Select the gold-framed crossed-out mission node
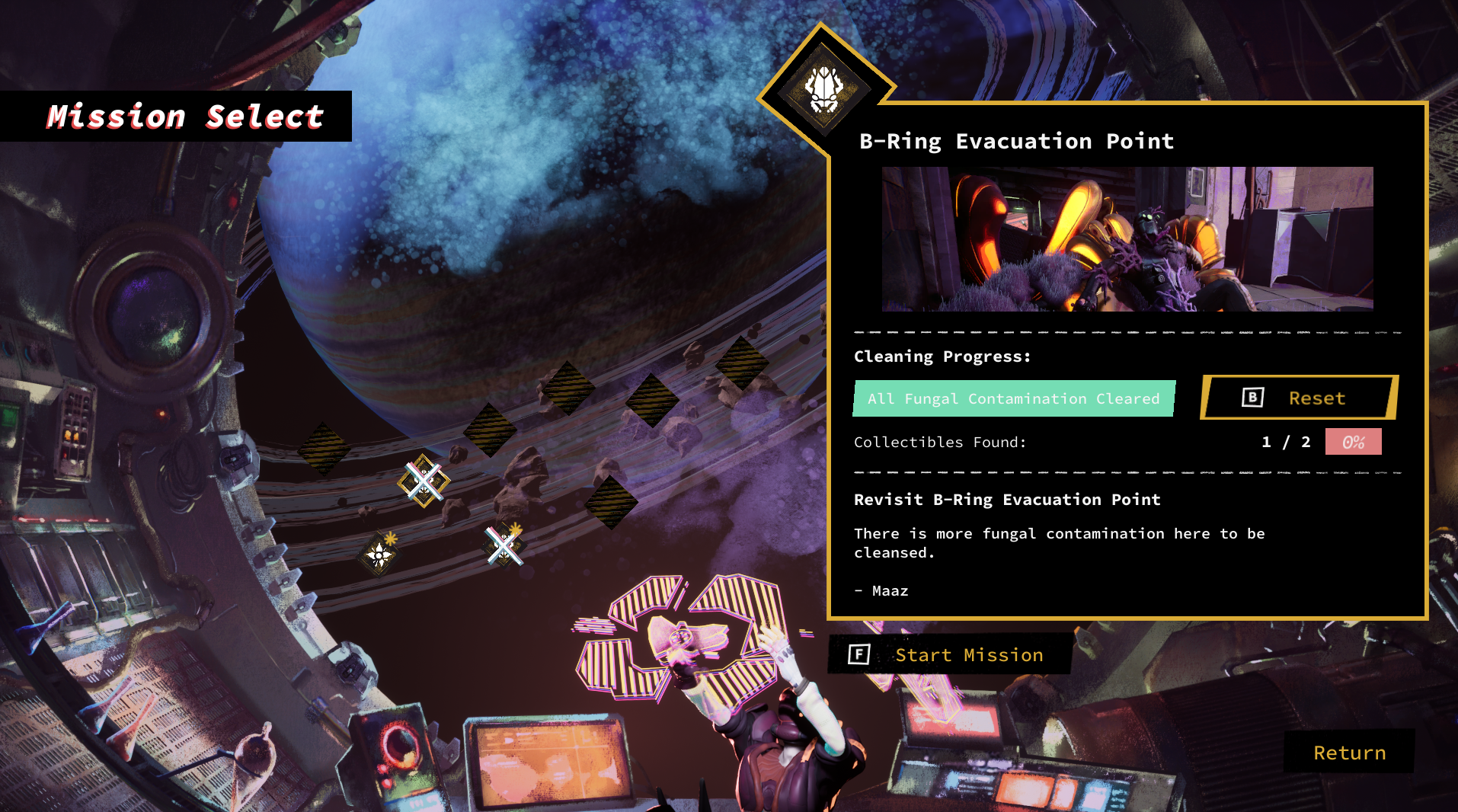1458x812 pixels. (x=424, y=481)
